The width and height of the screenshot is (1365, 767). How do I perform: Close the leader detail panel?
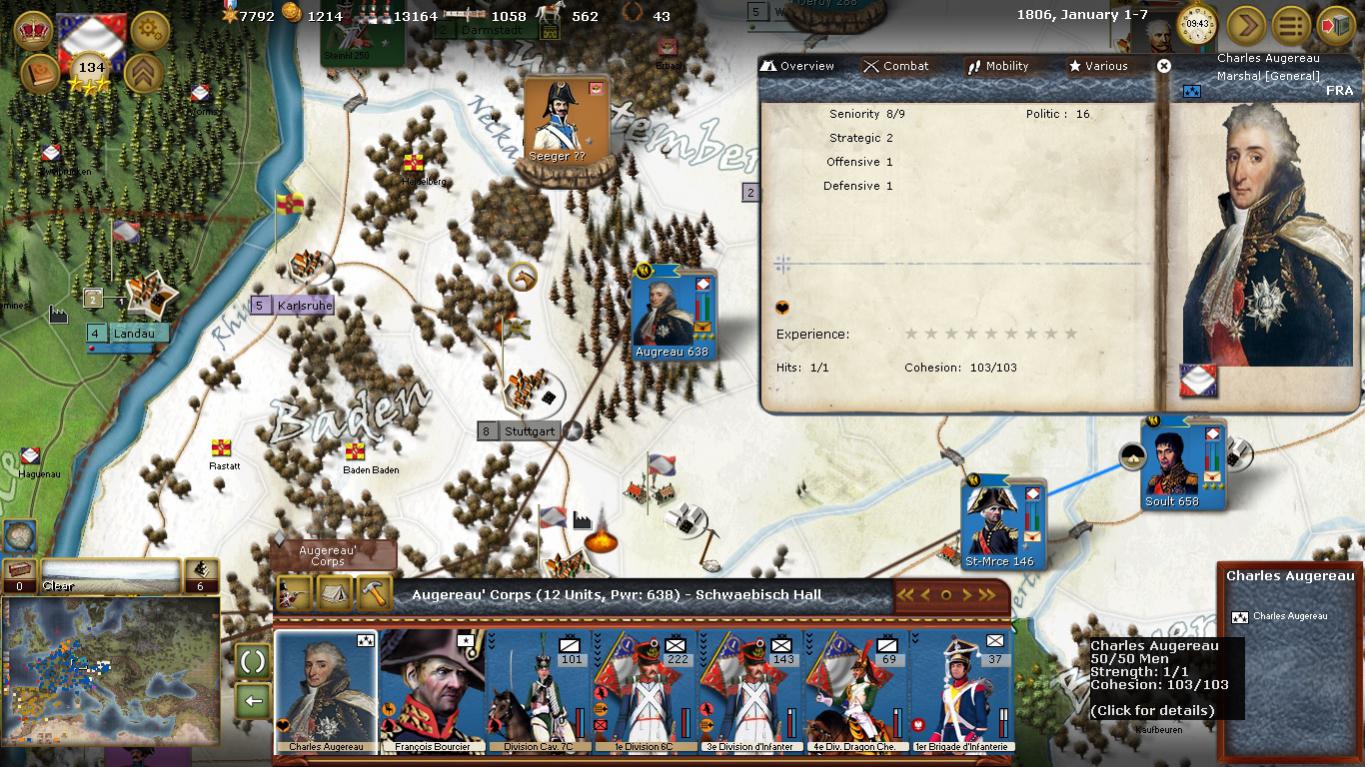pyautogui.click(x=1163, y=66)
